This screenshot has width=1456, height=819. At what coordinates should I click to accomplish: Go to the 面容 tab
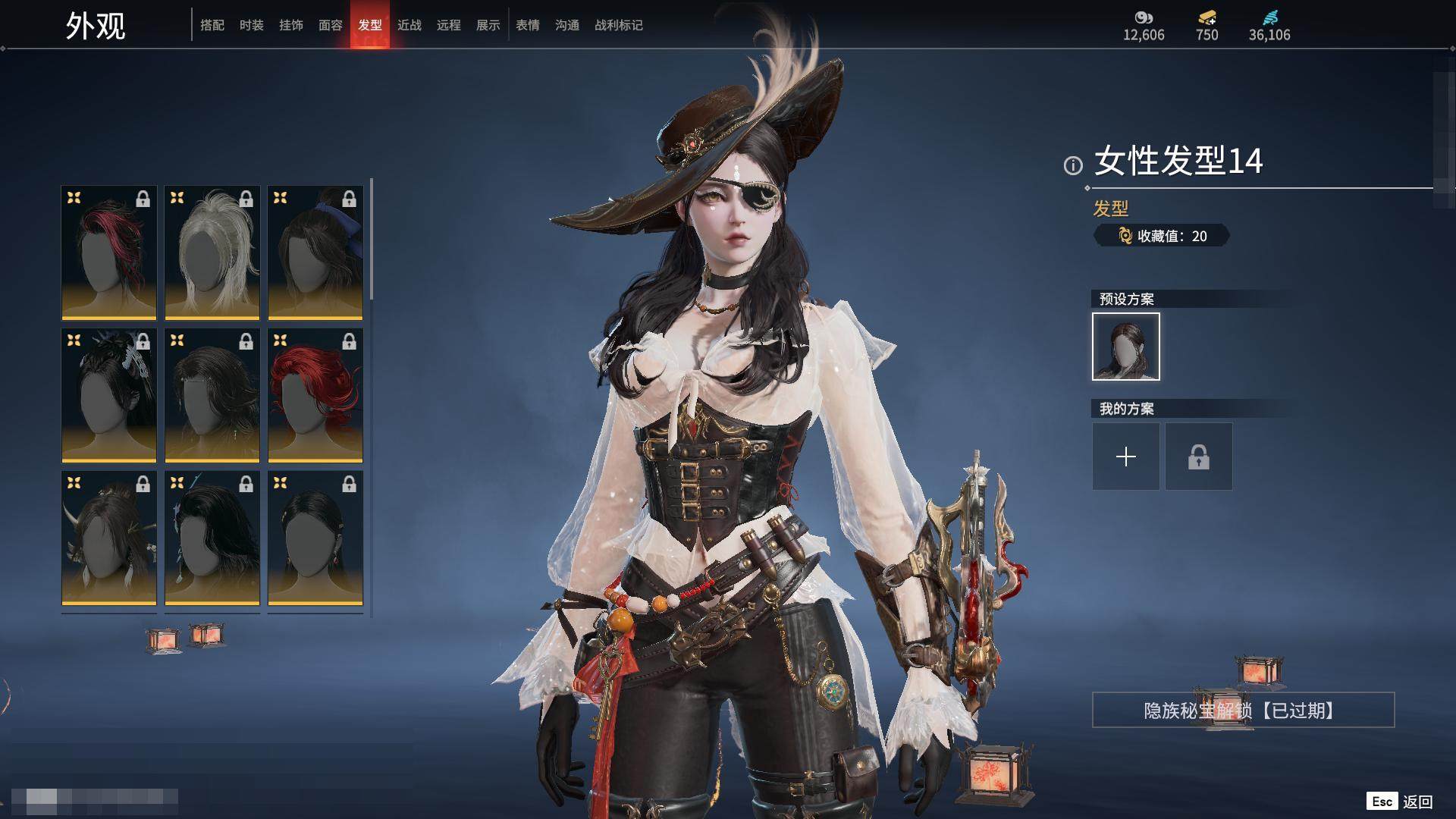(331, 25)
